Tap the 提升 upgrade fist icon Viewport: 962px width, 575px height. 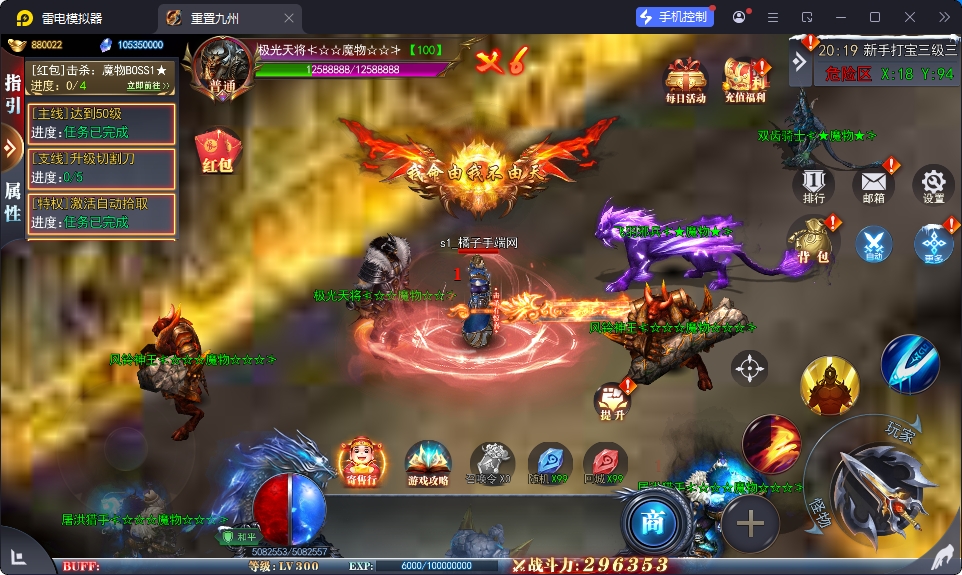[x=612, y=402]
